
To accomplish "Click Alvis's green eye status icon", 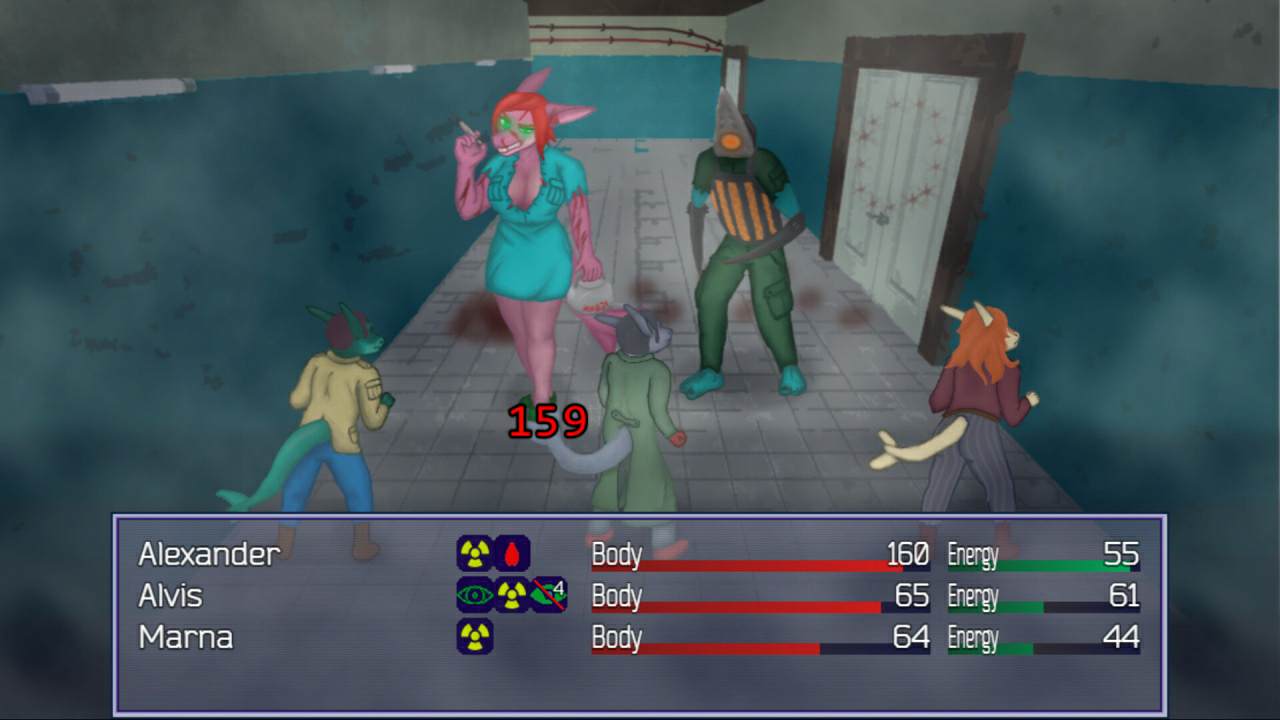I will (475, 595).
